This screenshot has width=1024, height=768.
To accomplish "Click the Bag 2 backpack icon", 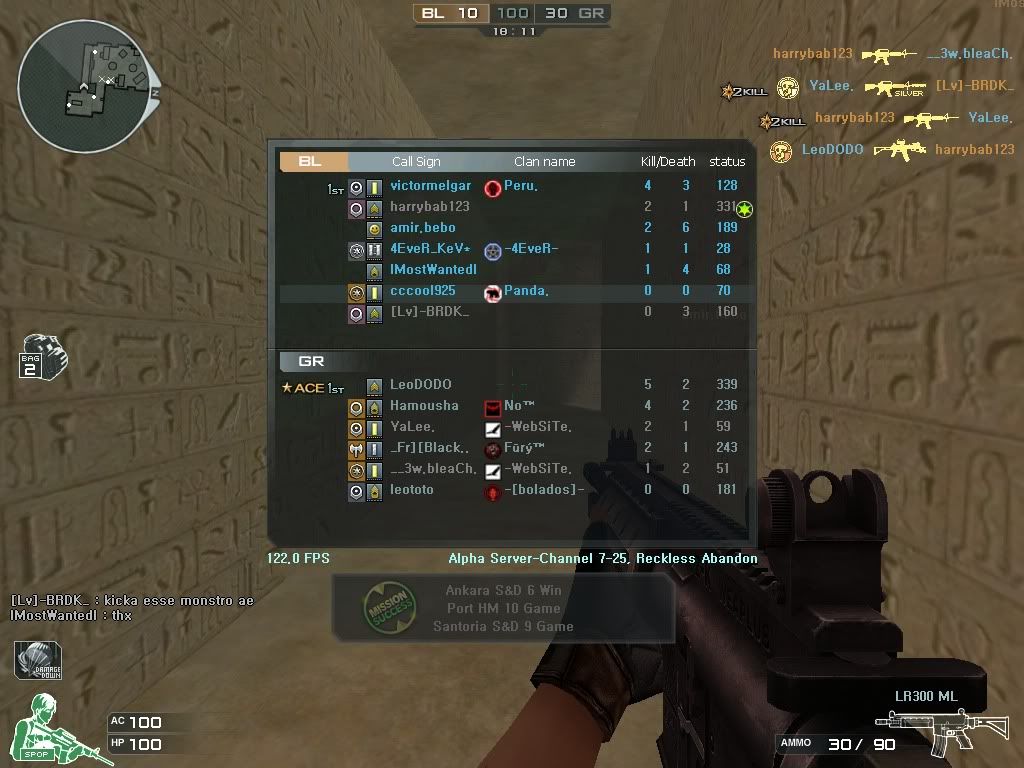I will (41, 356).
